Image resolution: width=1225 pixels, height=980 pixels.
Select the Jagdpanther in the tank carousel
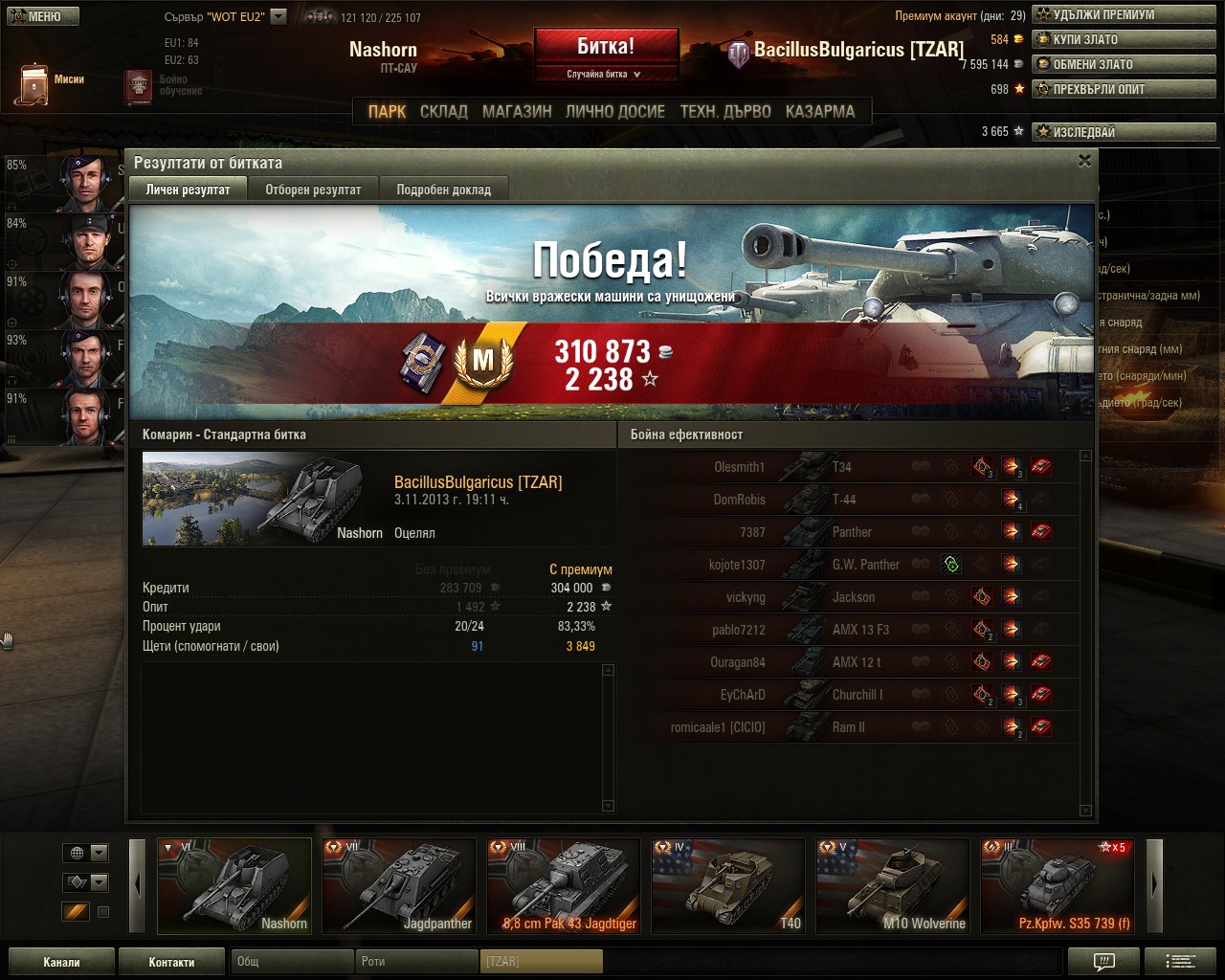(x=399, y=885)
